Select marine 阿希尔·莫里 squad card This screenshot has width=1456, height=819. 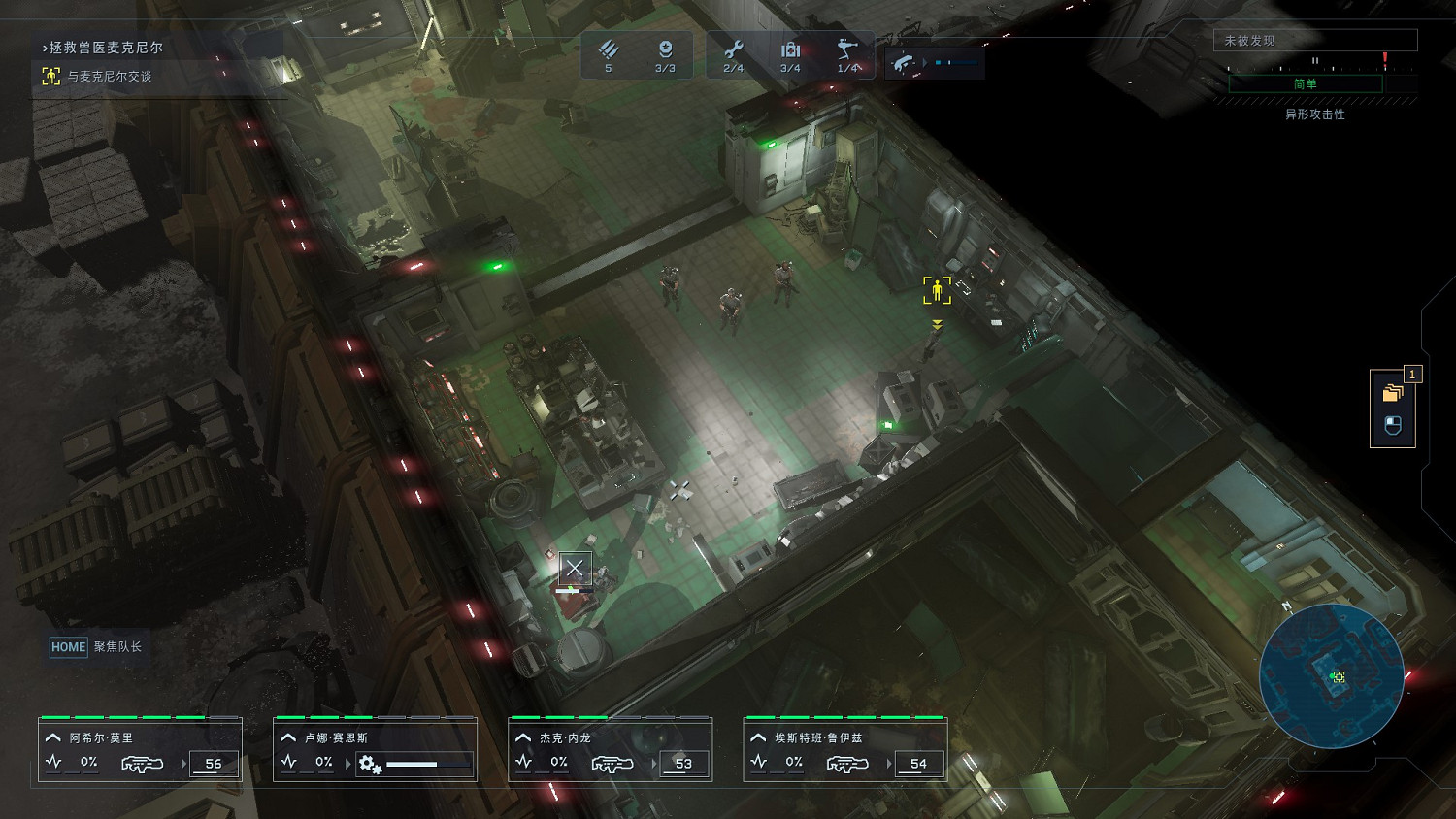tap(140, 749)
